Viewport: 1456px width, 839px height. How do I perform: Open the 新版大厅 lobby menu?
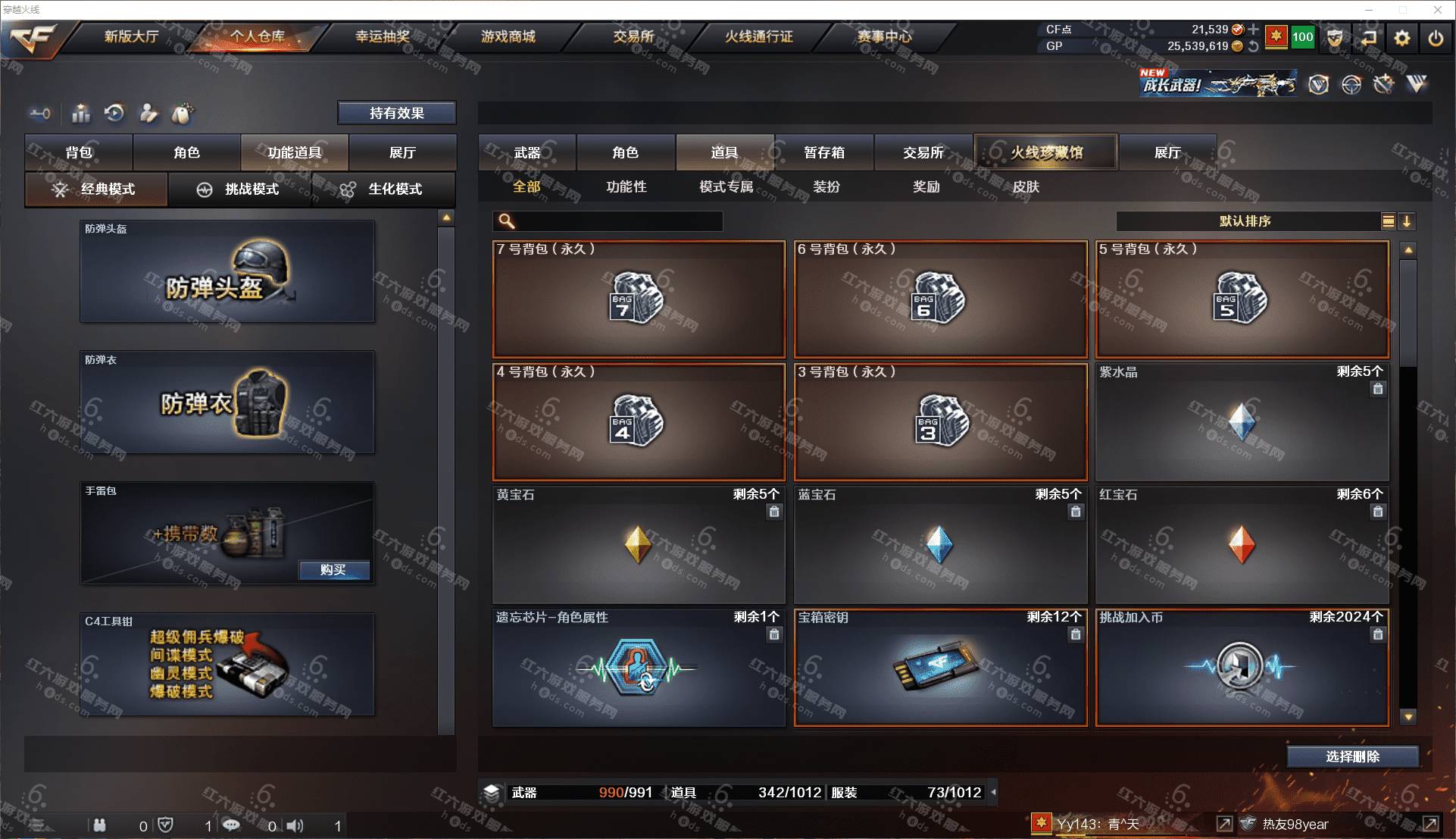131,36
